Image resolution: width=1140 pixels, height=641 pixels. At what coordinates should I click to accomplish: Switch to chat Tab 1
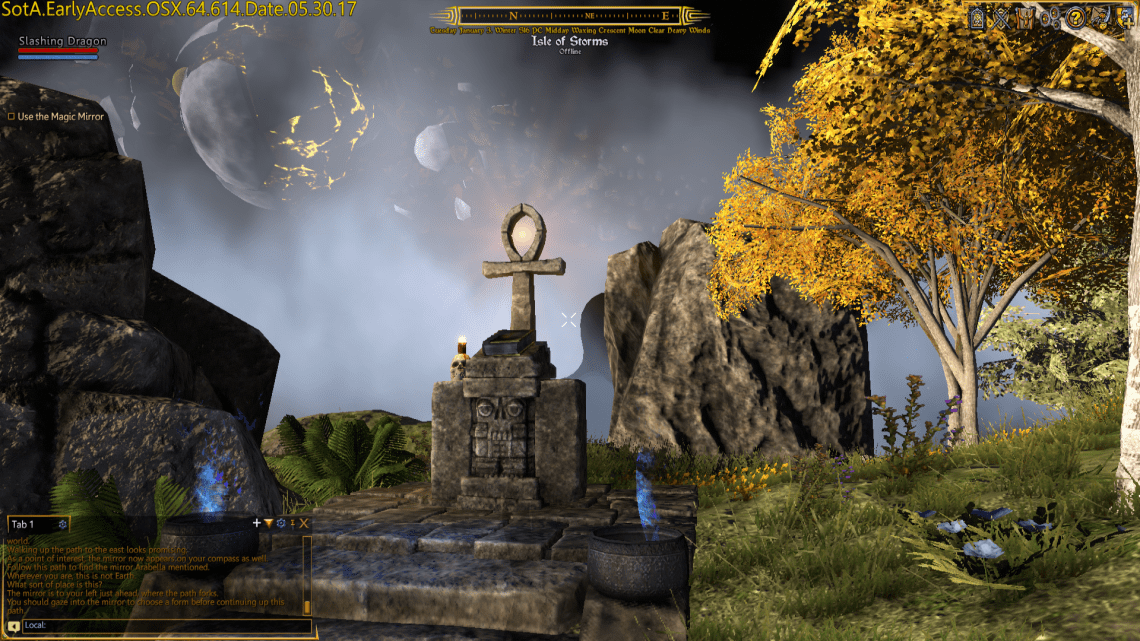pos(23,525)
